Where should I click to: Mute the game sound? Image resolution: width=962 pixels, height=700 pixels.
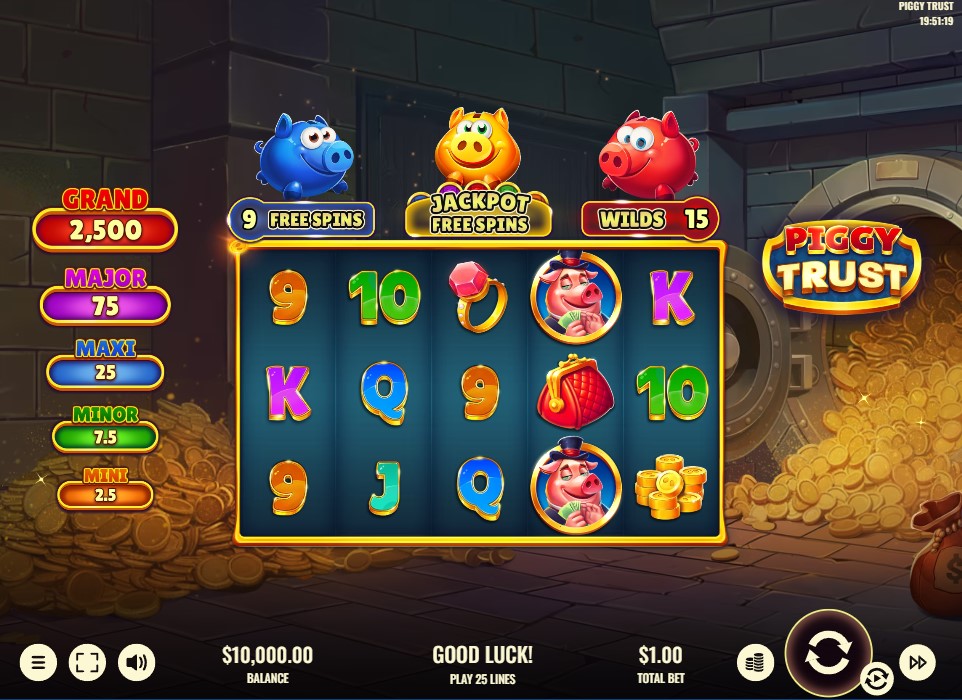[x=136, y=662]
